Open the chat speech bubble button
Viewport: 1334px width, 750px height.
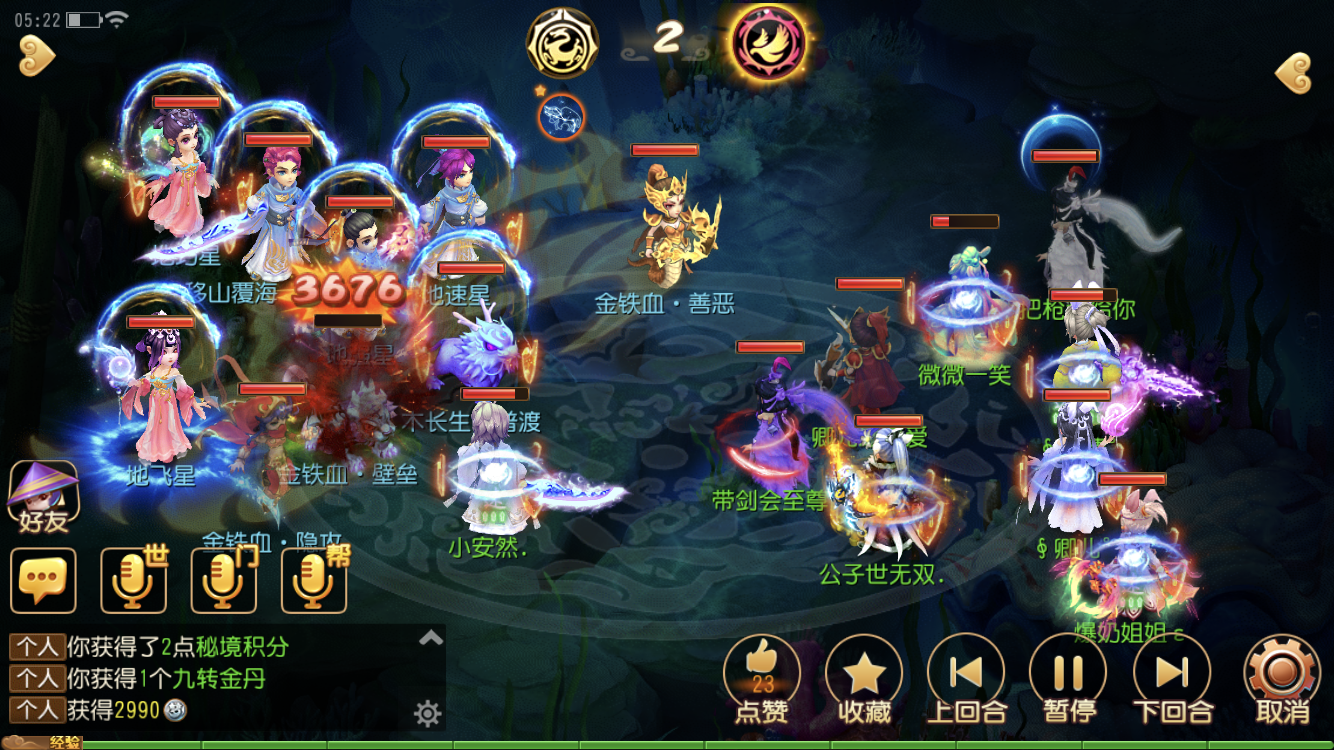[43, 580]
